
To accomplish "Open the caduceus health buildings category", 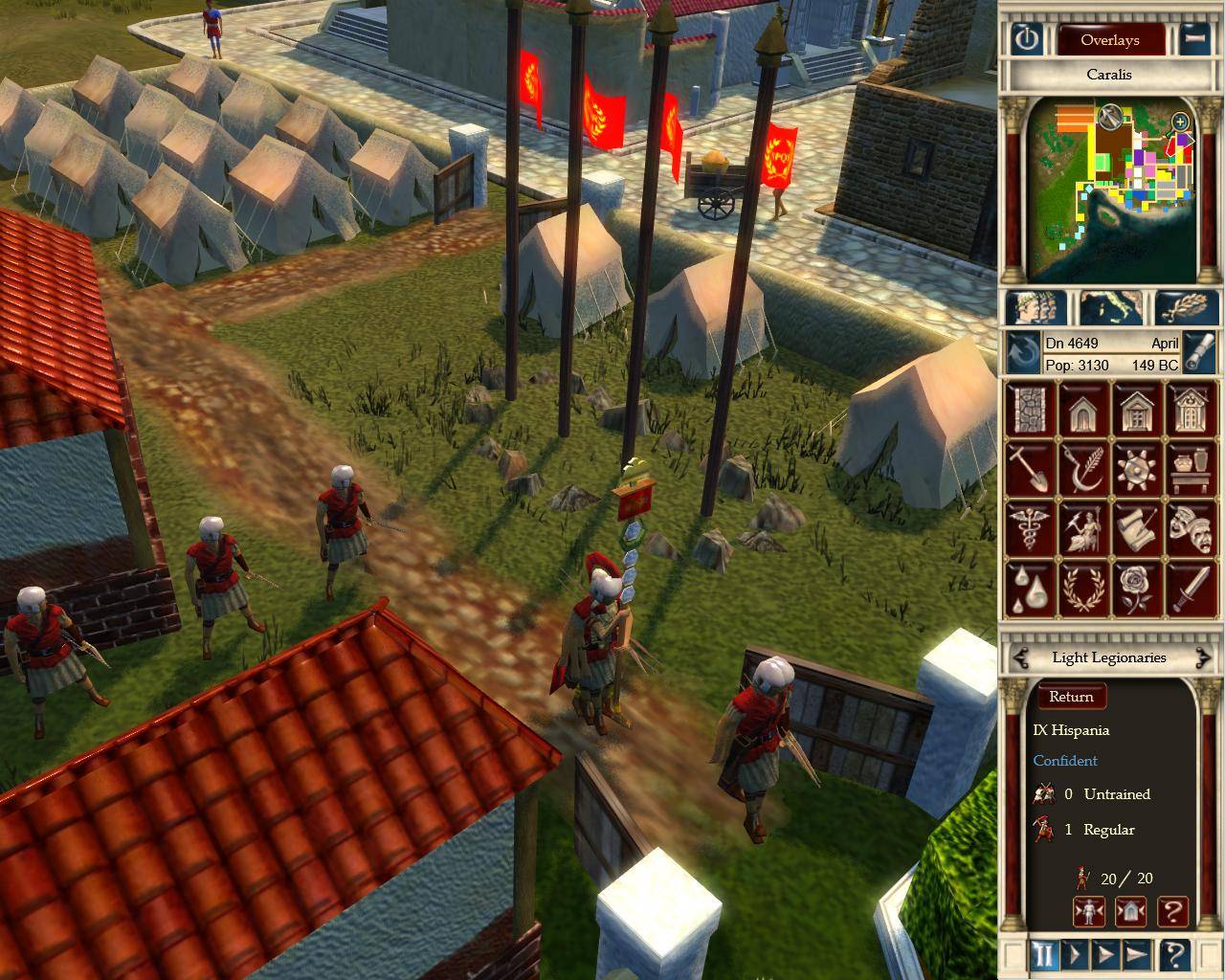I will pyautogui.click(x=1030, y=527).
